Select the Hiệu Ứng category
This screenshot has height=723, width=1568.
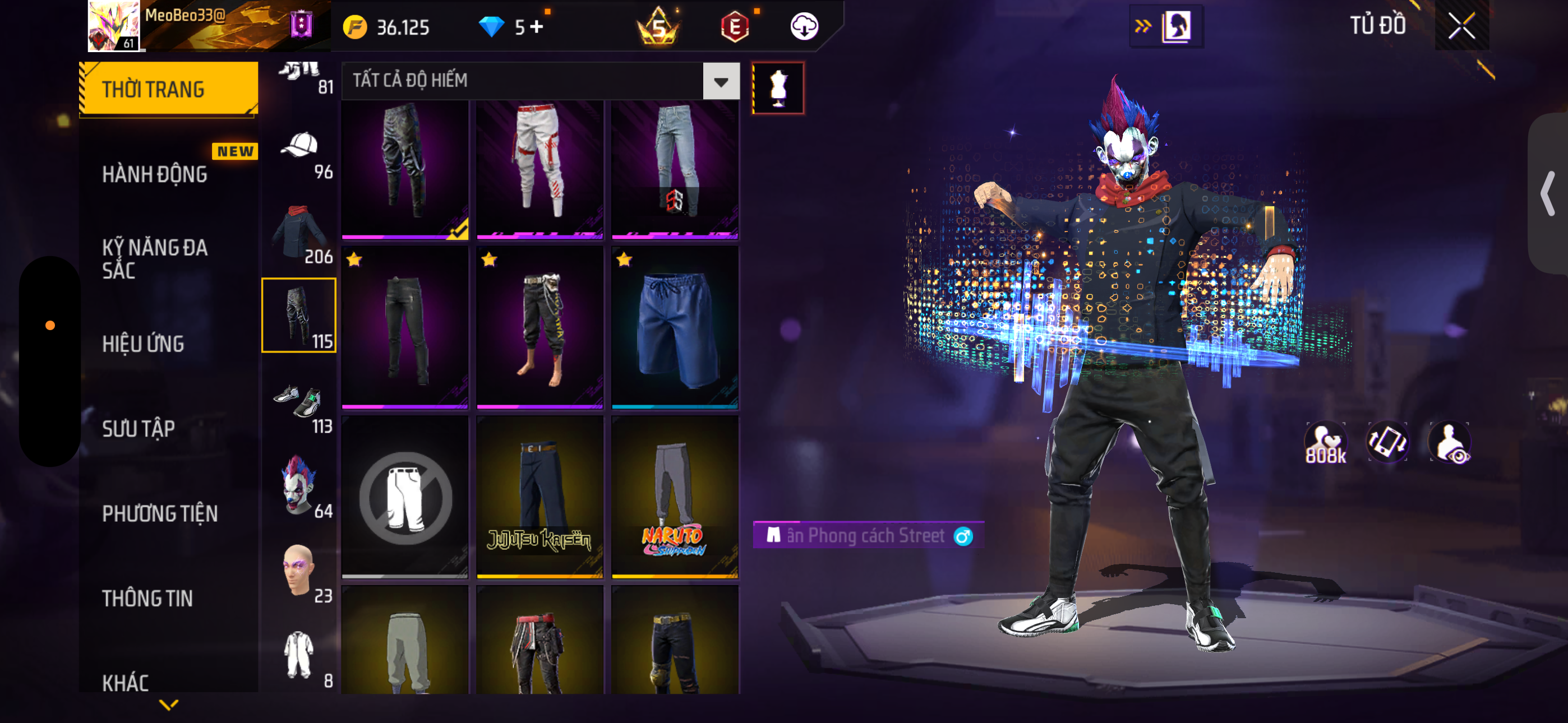(143, 344)
